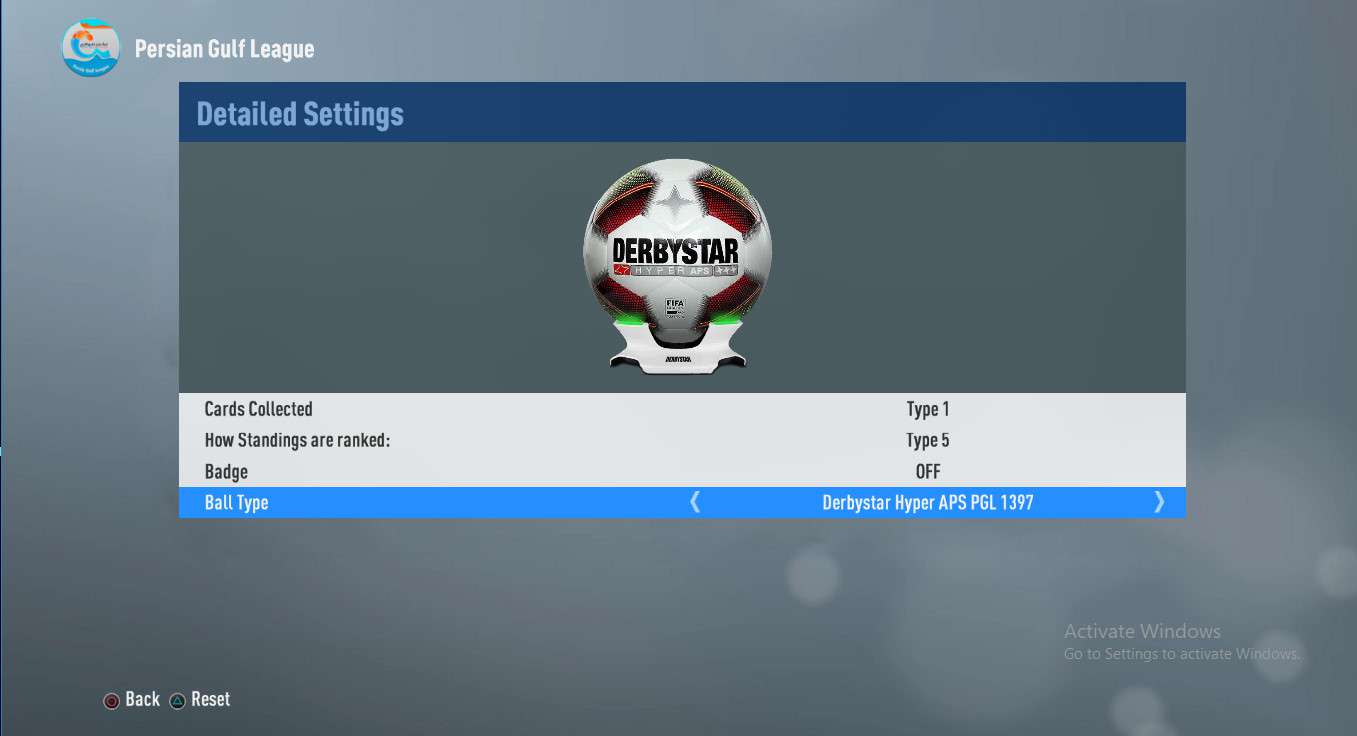
Task: Select the Cards Collected setting row
Action: coord(682,409)
